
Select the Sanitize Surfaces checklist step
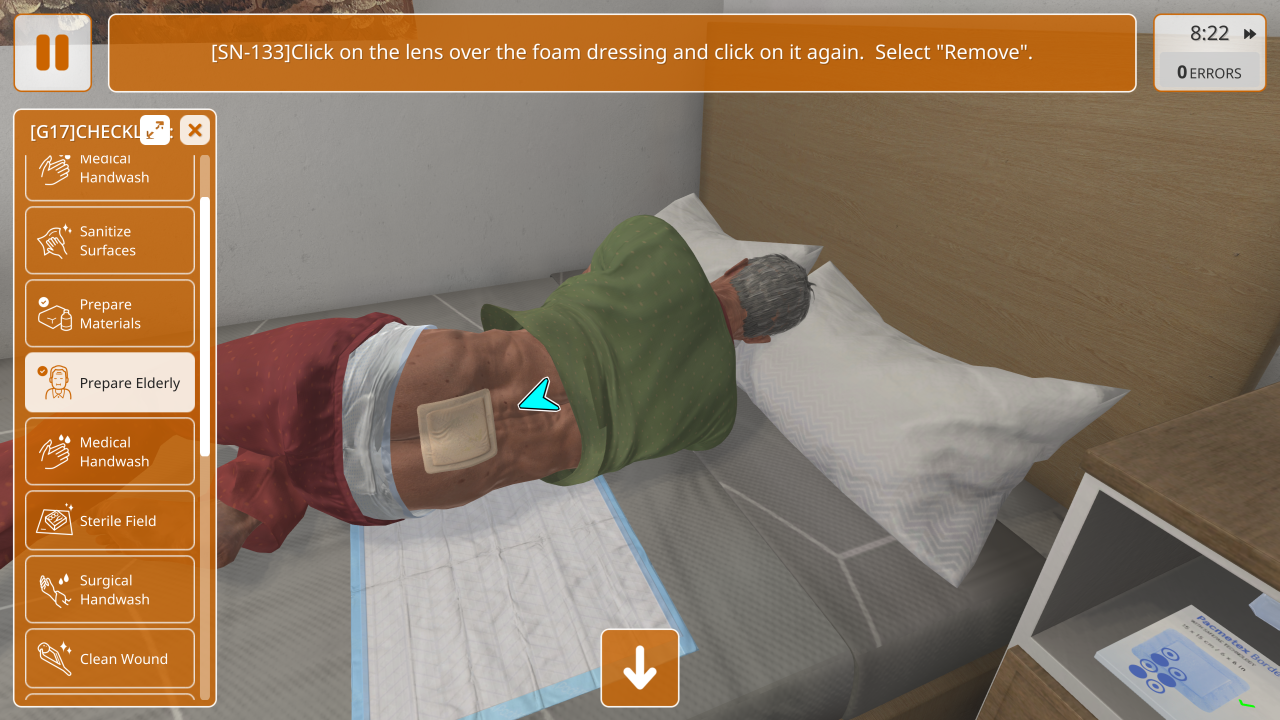(x=110, y=240)
